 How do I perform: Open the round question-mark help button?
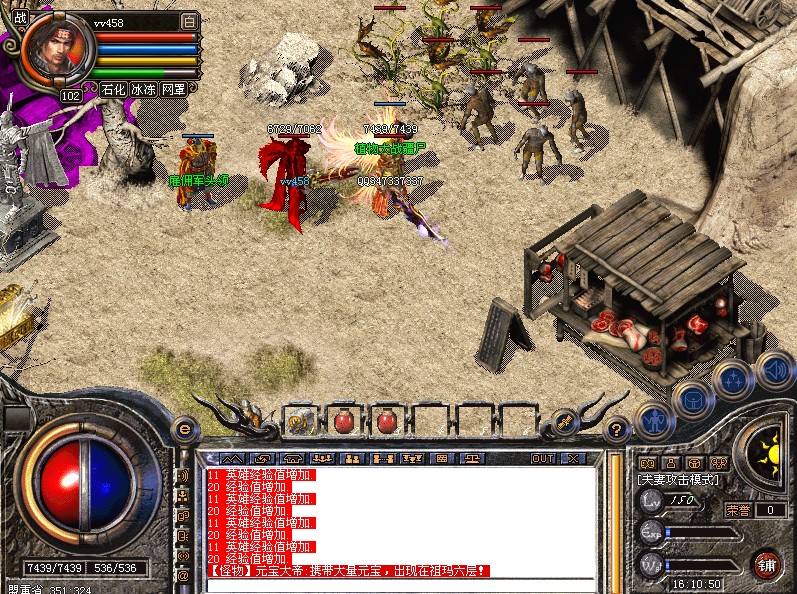click(x=619, y=429)
